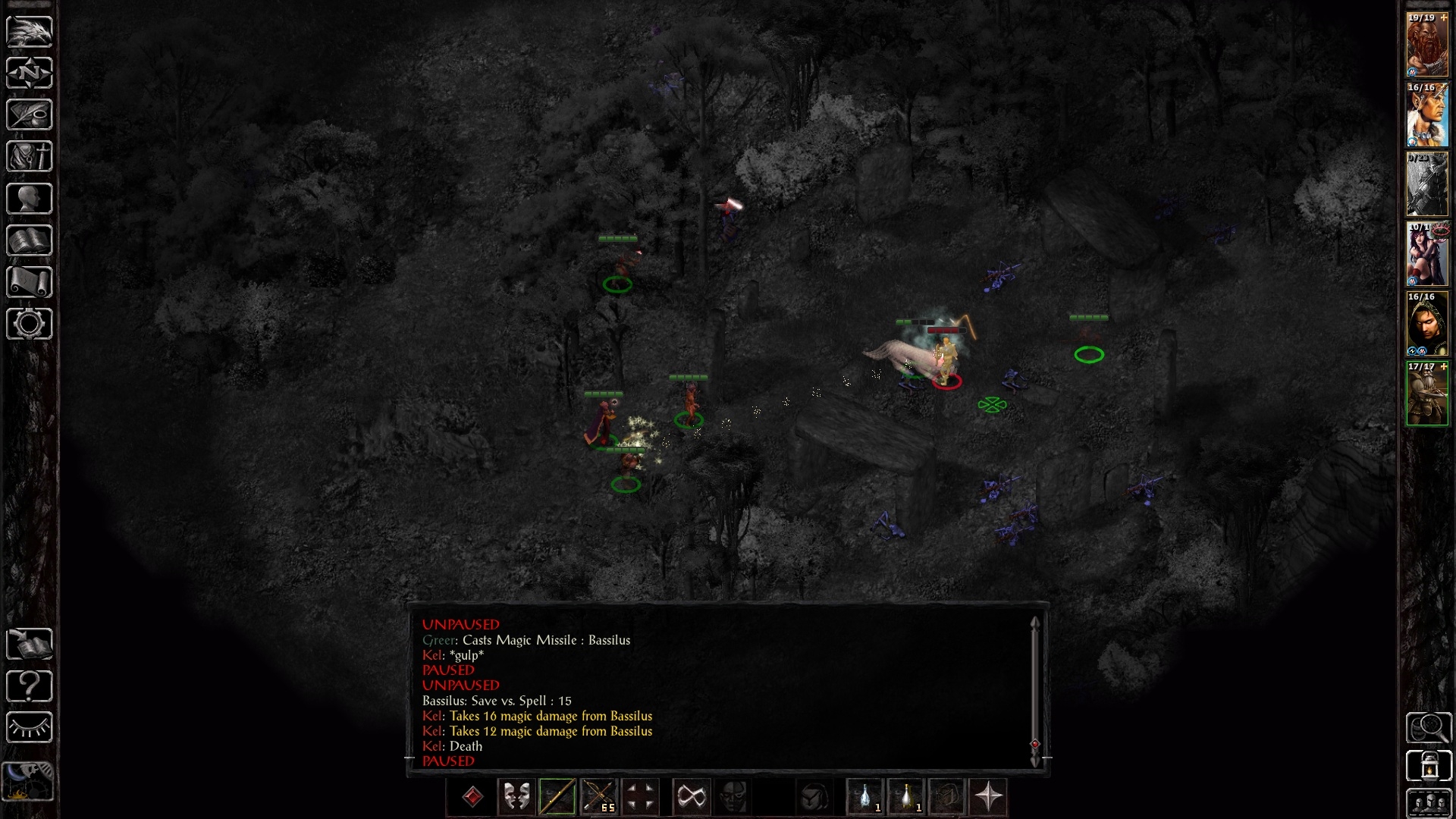Viewport: 1456px width, 819px height.
Task: Open the inventory screen (backpack and sword)
Action: tap(30, 157)
